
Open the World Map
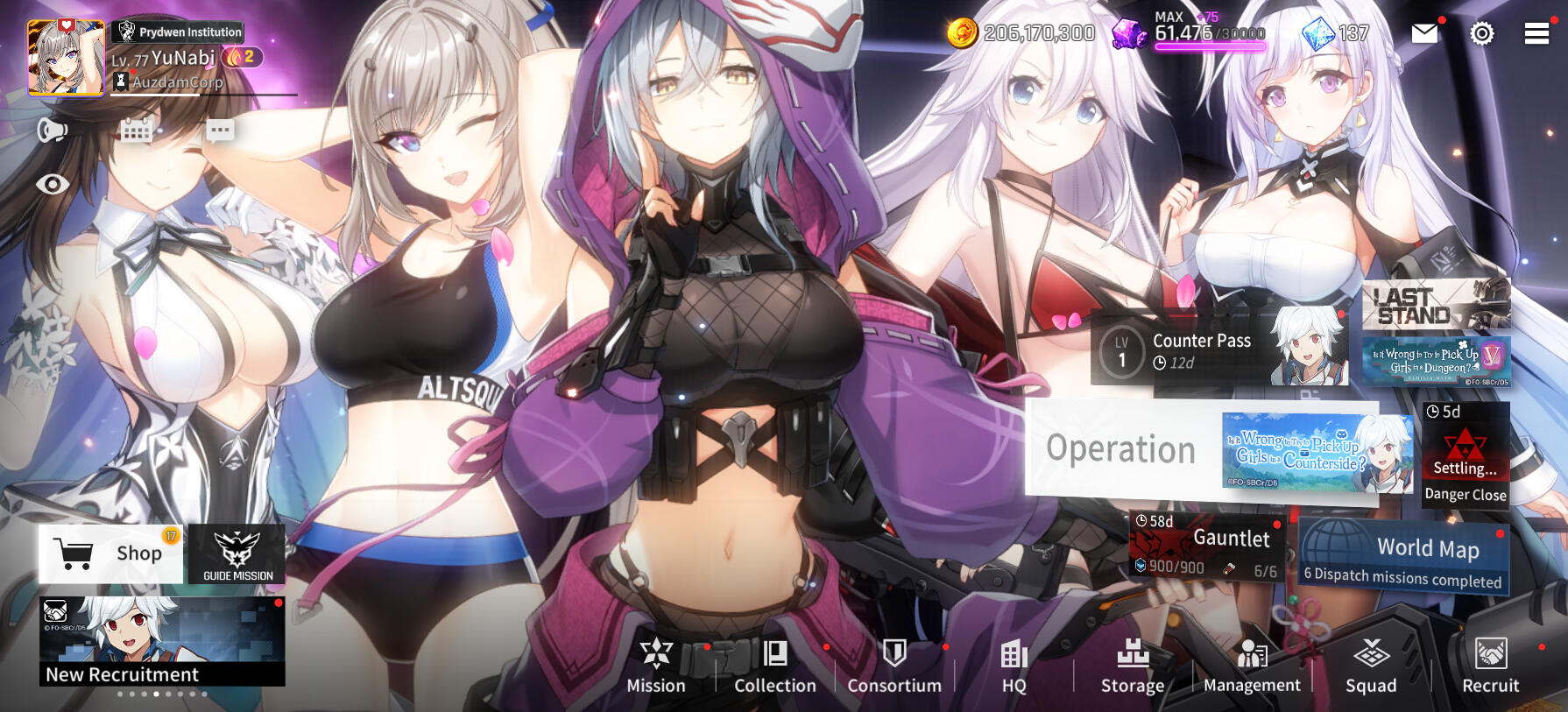(x=1404, y=556)
